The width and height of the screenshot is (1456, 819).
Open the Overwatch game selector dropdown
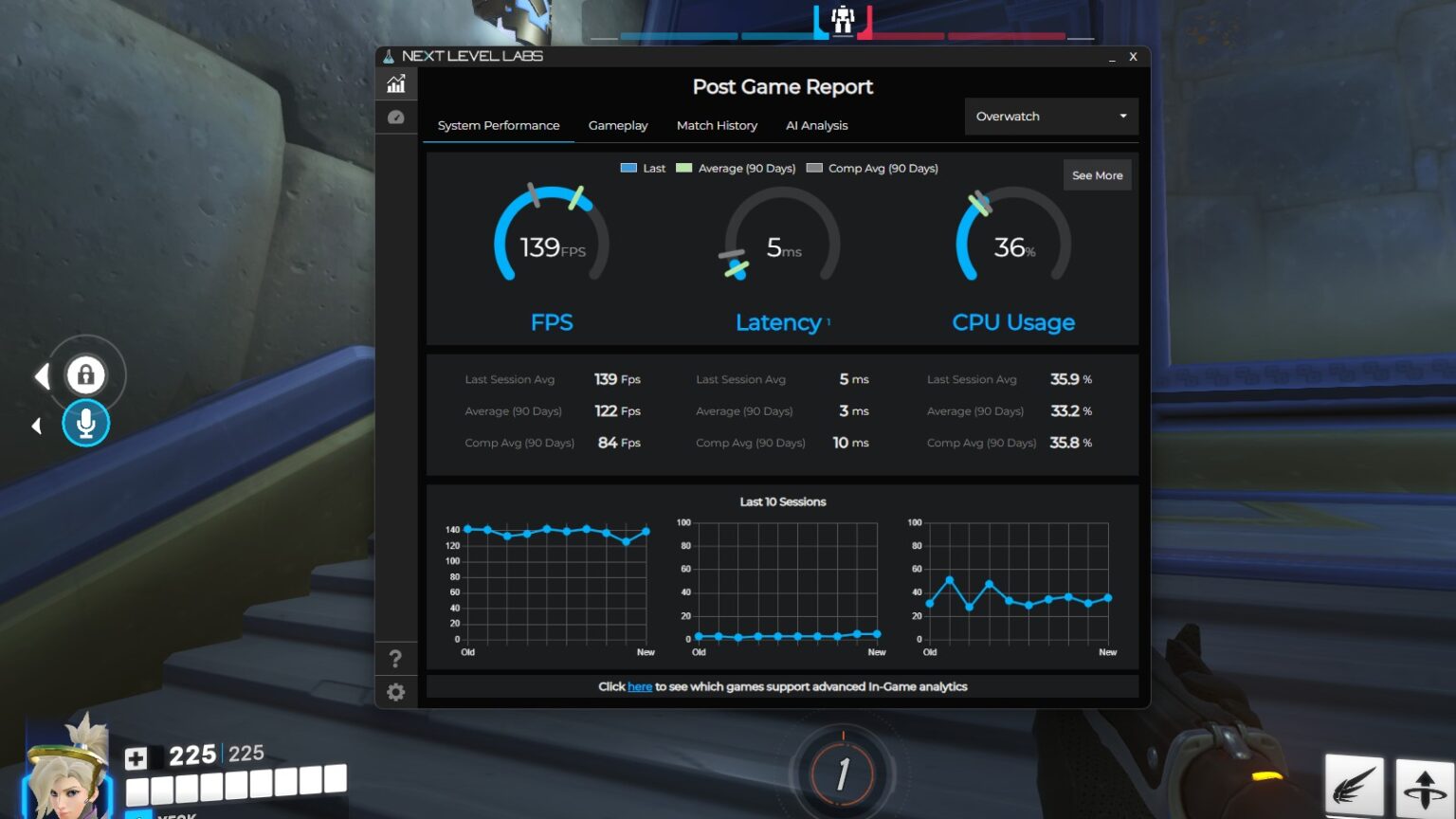pos(1050,116)
